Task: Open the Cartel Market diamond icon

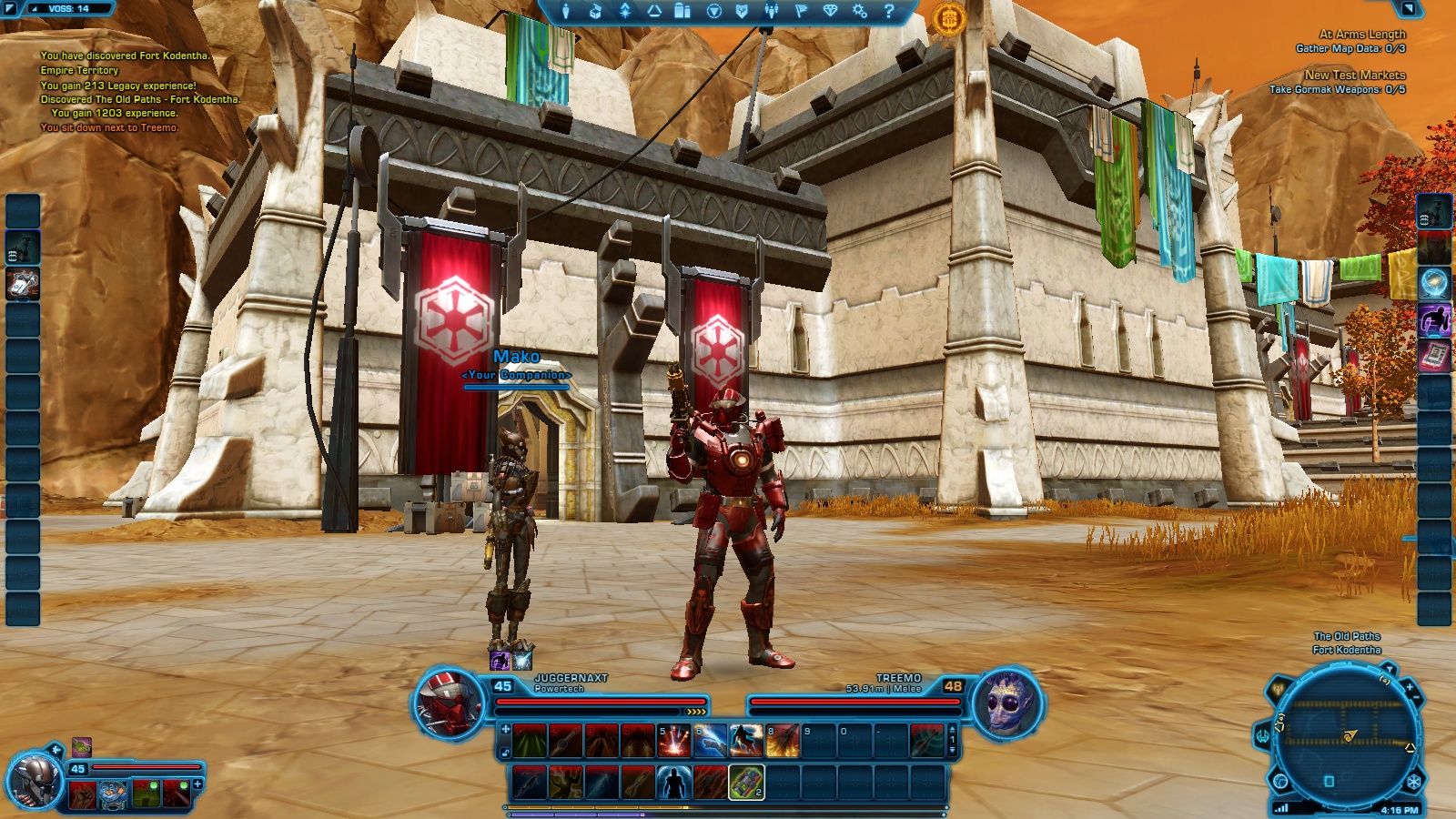Action: click(830, 11)
